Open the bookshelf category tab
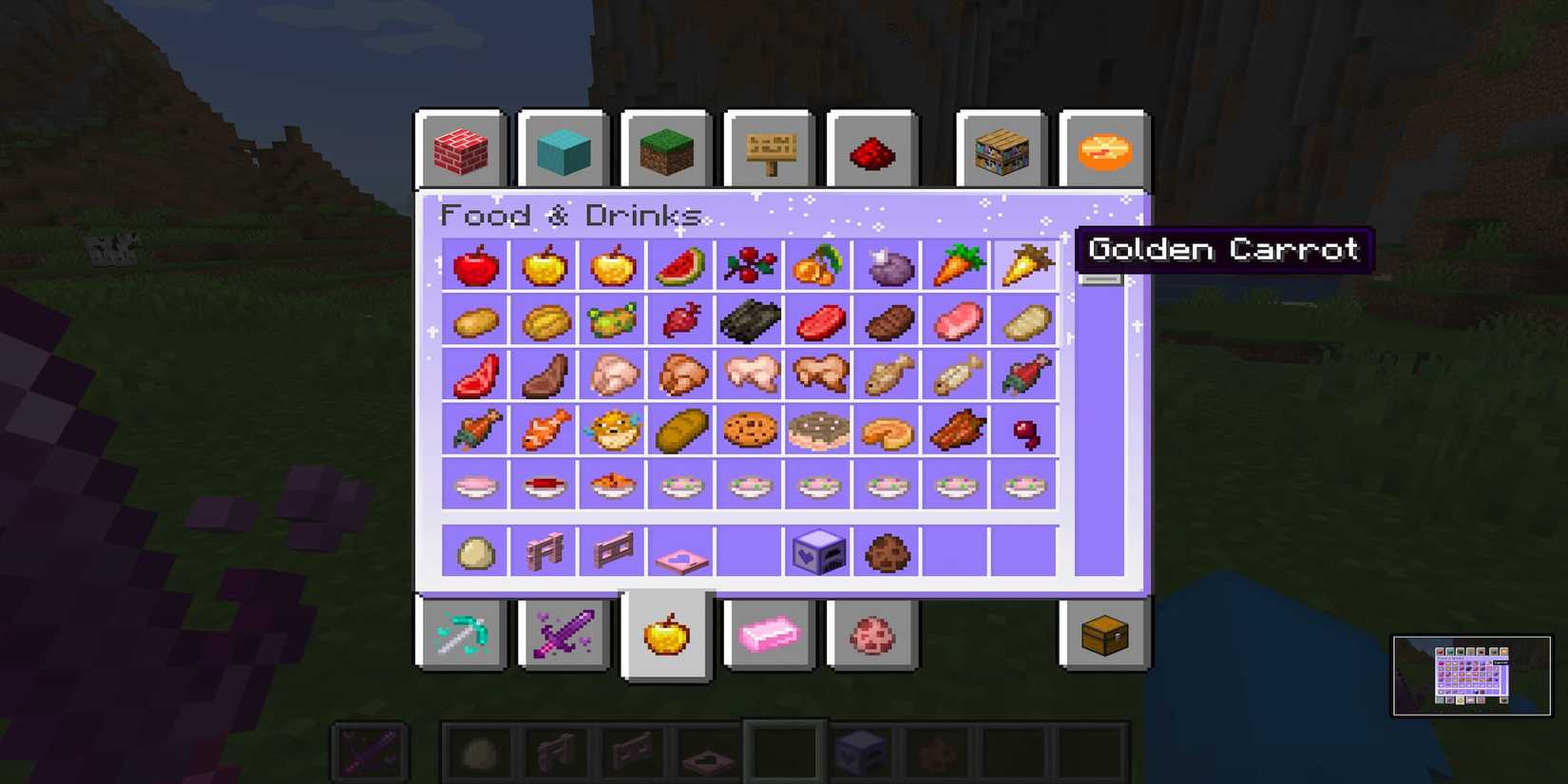The width and height of the screenshot is (1568, 784). (1002, 148)
